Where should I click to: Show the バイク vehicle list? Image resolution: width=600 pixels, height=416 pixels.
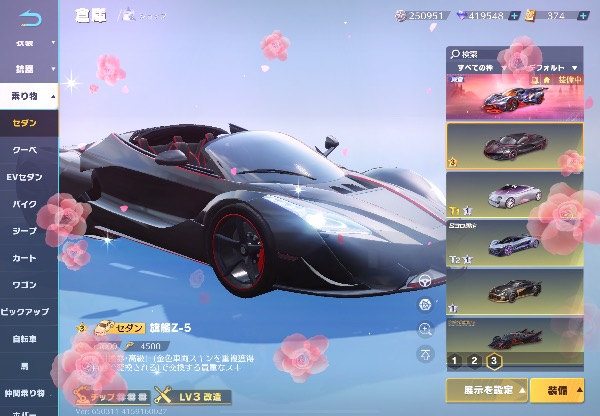[27, 203]
